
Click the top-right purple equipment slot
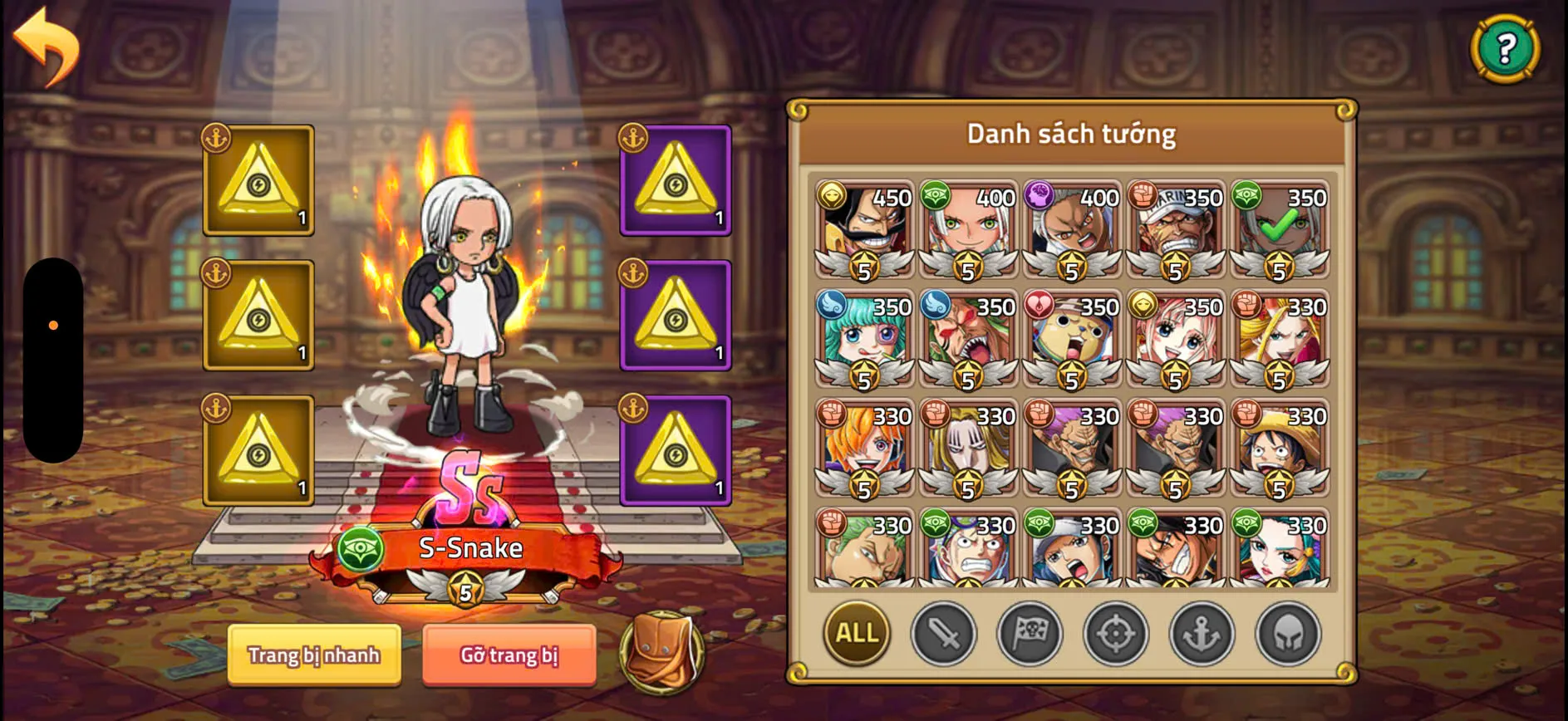pyautogui.click(x=675, y=179)
